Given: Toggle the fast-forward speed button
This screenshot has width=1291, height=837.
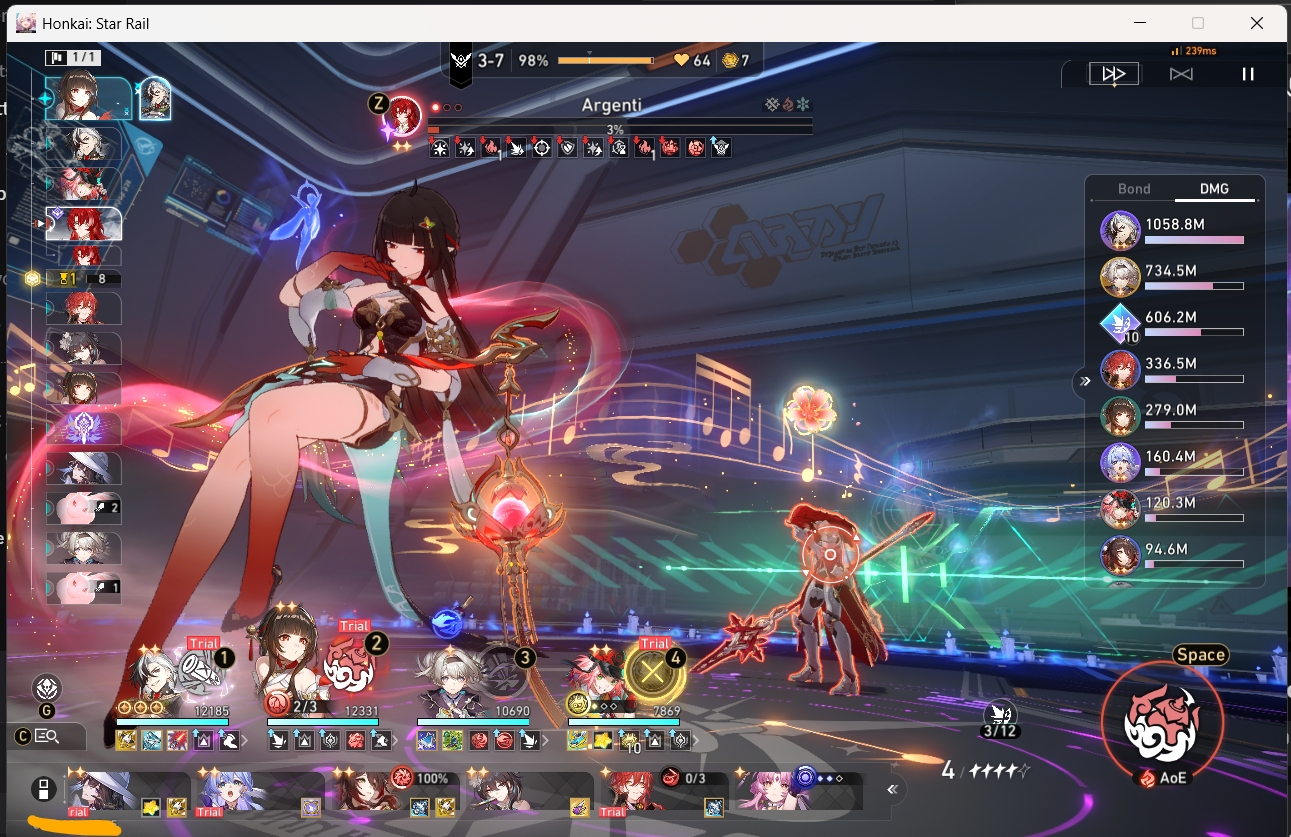Looking at the screenshot, I should pyautogui.click(x=1113, y=74).
